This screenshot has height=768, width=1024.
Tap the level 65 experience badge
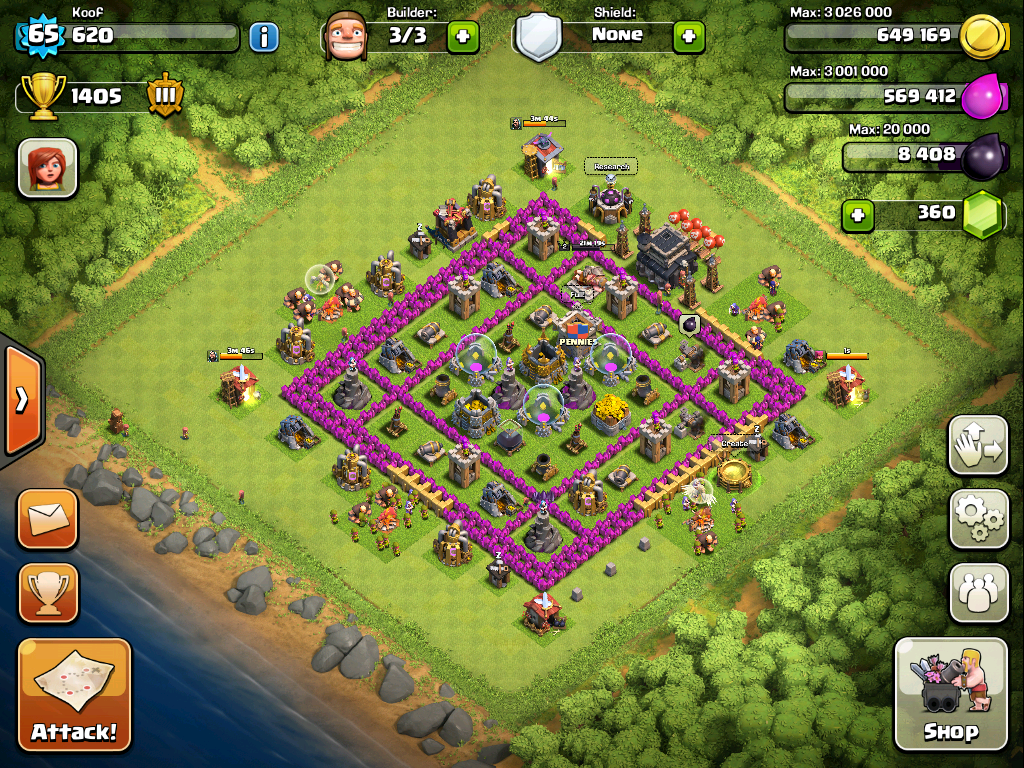42,36
